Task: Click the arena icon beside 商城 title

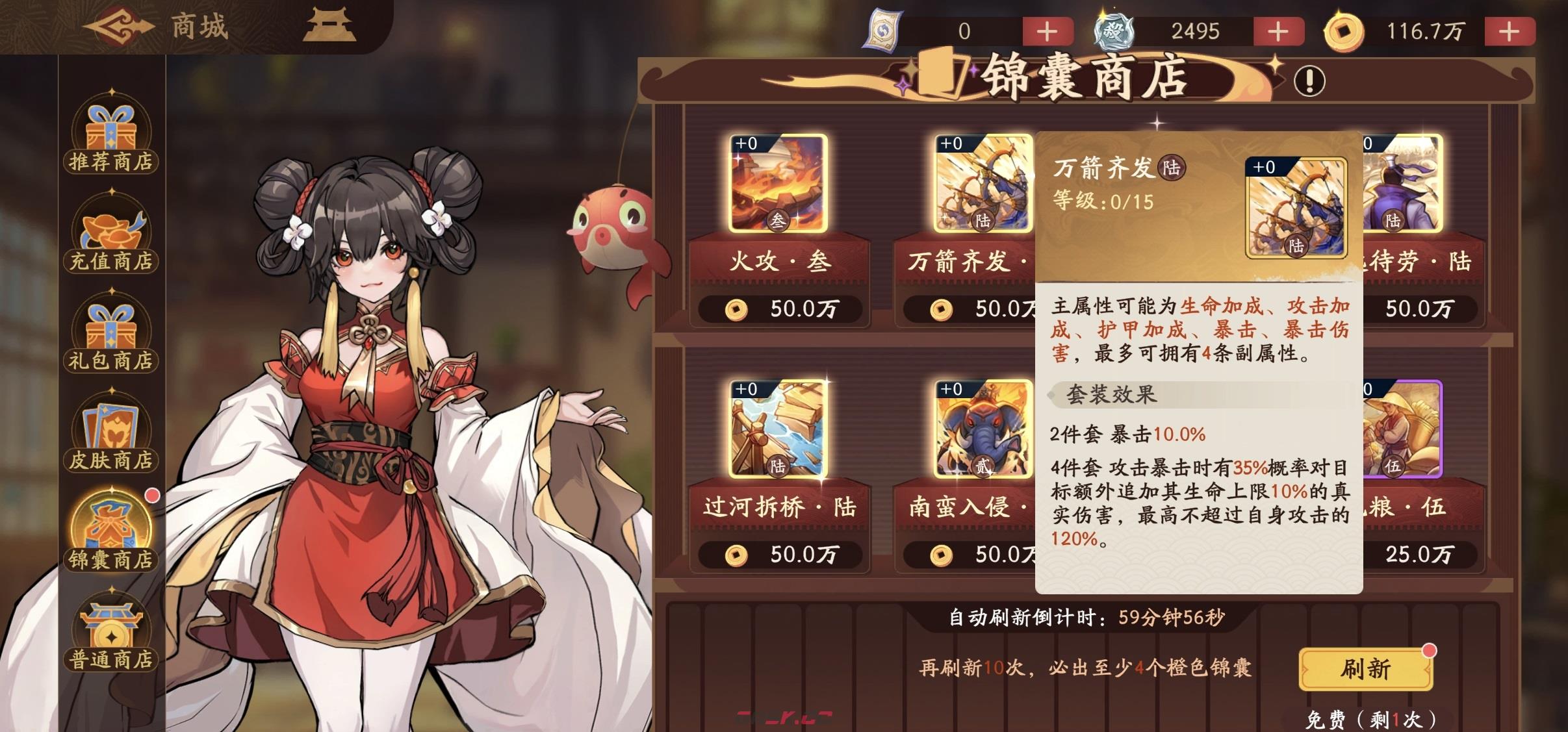Action: [x=331, y=27]
